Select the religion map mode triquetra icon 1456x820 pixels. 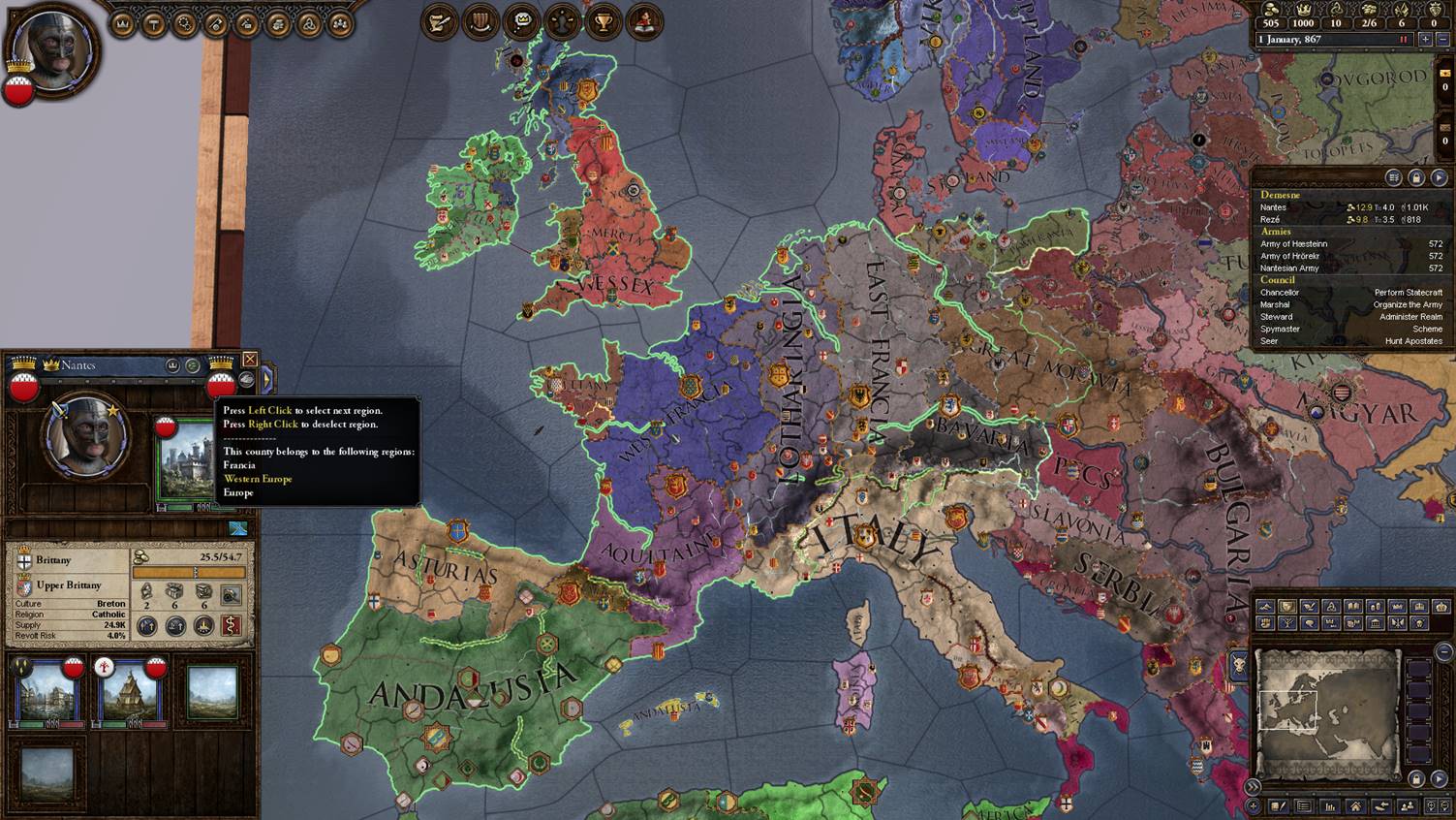tap(1331, 606)
